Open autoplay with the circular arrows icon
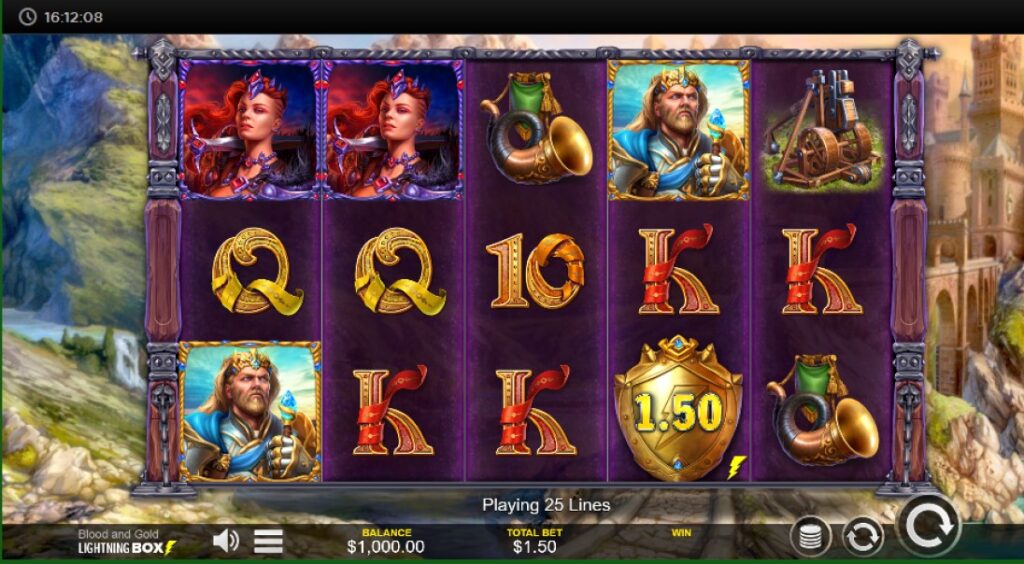Screen dimensions: 1024x564 (862, 537)
